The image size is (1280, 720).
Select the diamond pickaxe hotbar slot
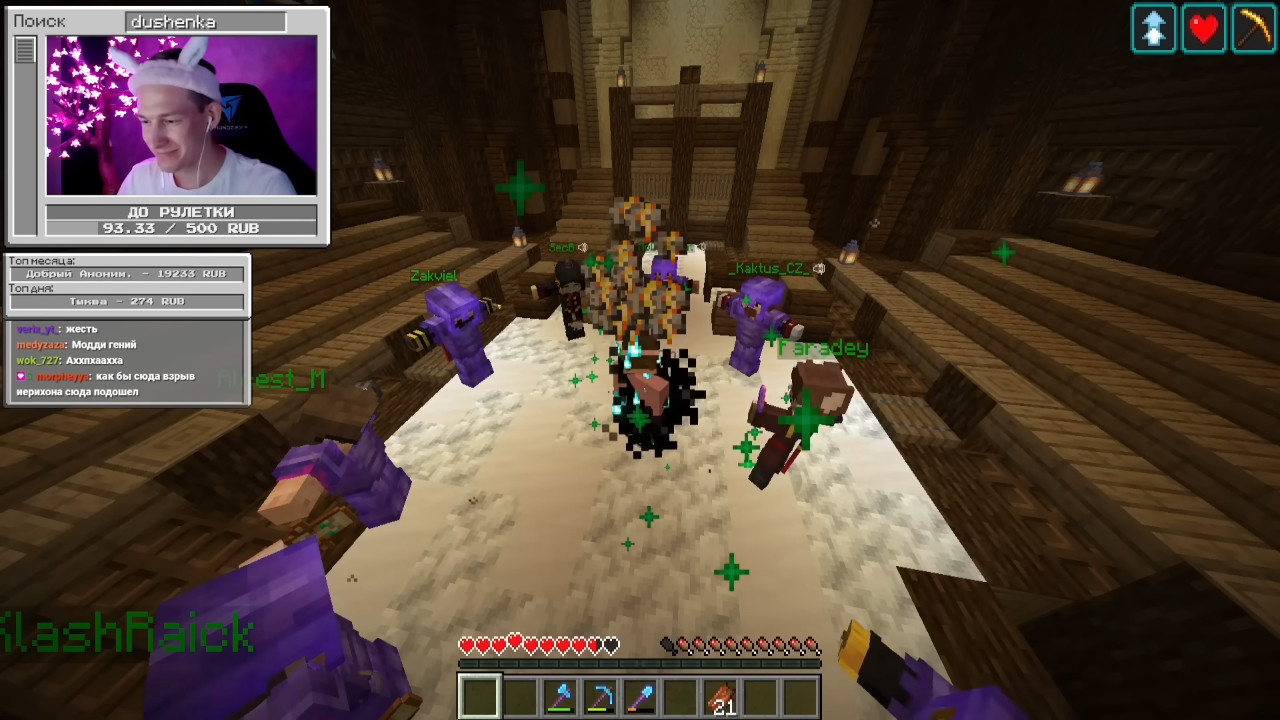click(600, 697)
